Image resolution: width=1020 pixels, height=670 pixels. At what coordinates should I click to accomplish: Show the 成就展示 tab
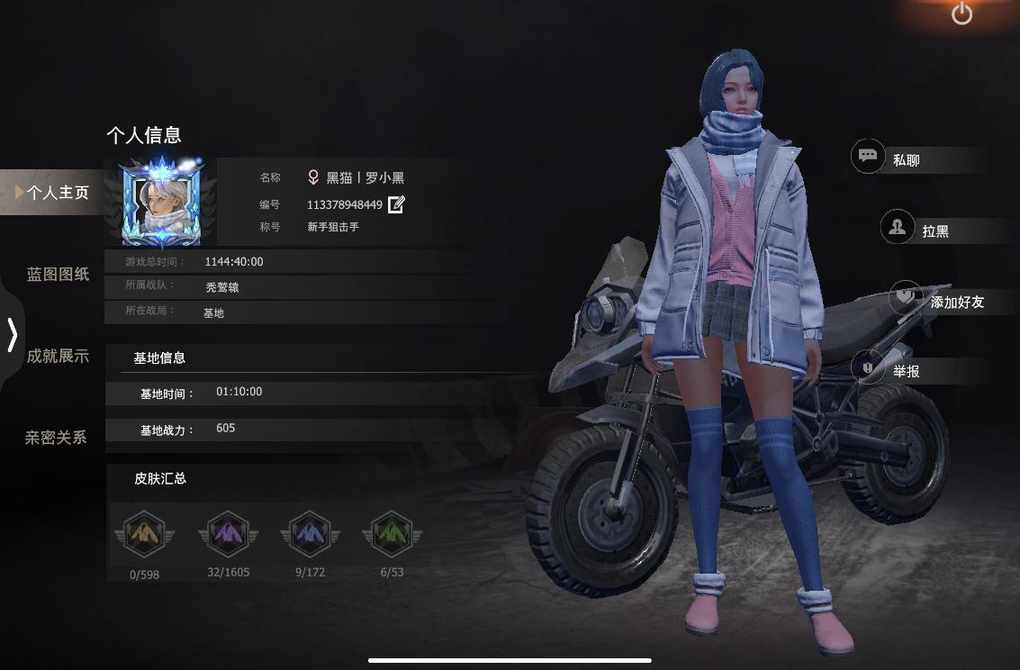click(x=57, y=356)
